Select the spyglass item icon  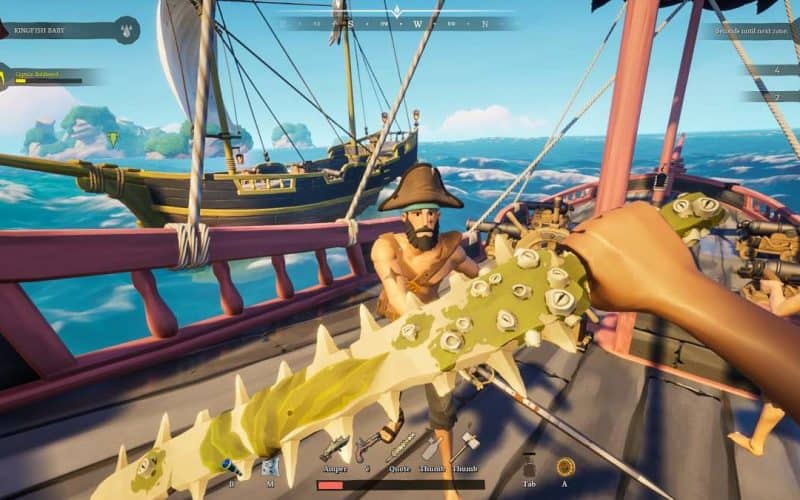click(228, 465)
